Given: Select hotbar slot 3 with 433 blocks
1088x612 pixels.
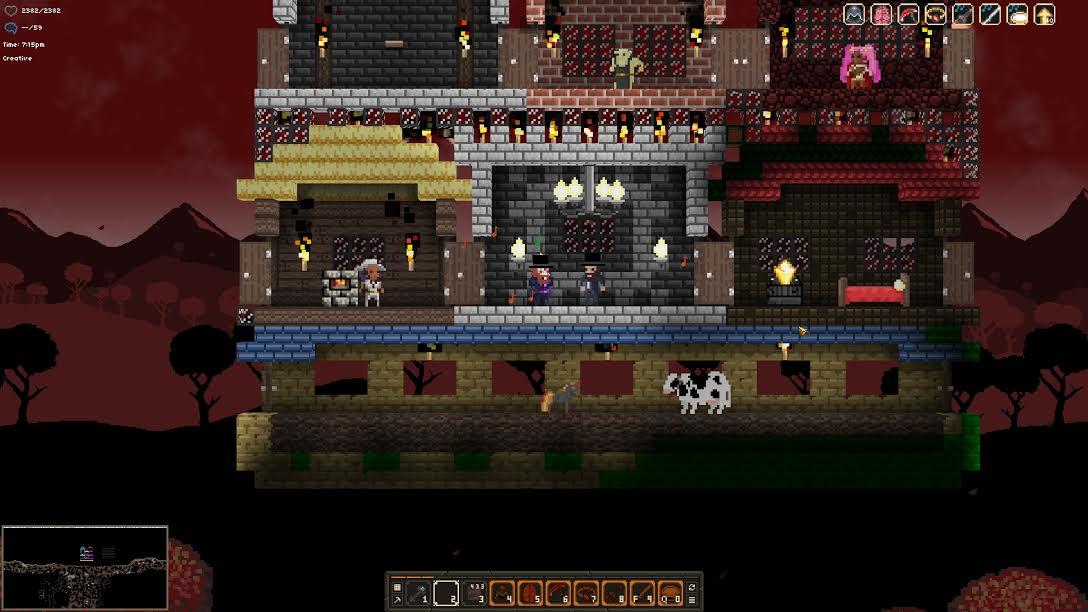Looking at the screenshot, I should coord(475,591).
